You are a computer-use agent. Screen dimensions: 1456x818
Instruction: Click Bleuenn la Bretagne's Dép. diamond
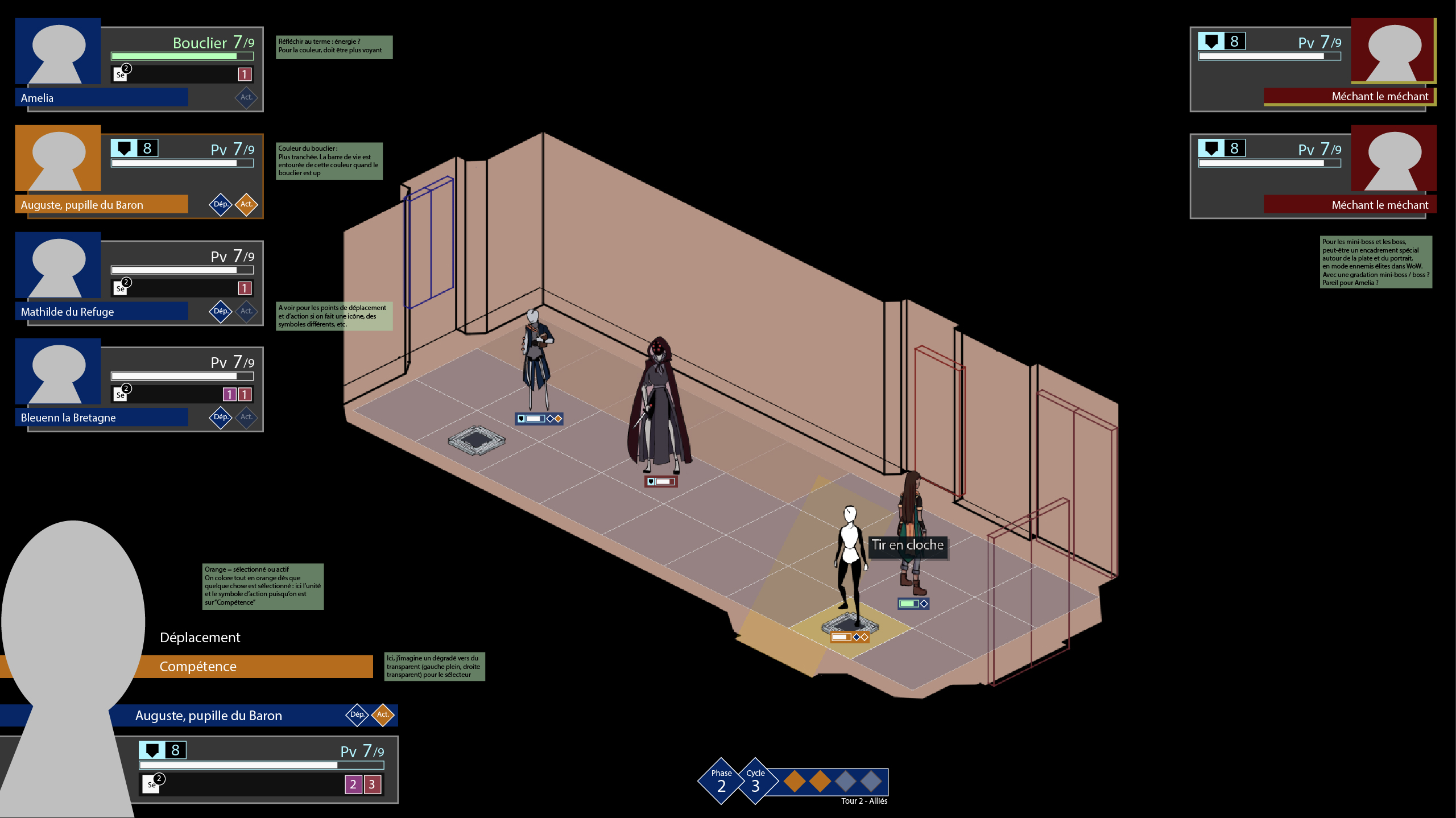220,417
